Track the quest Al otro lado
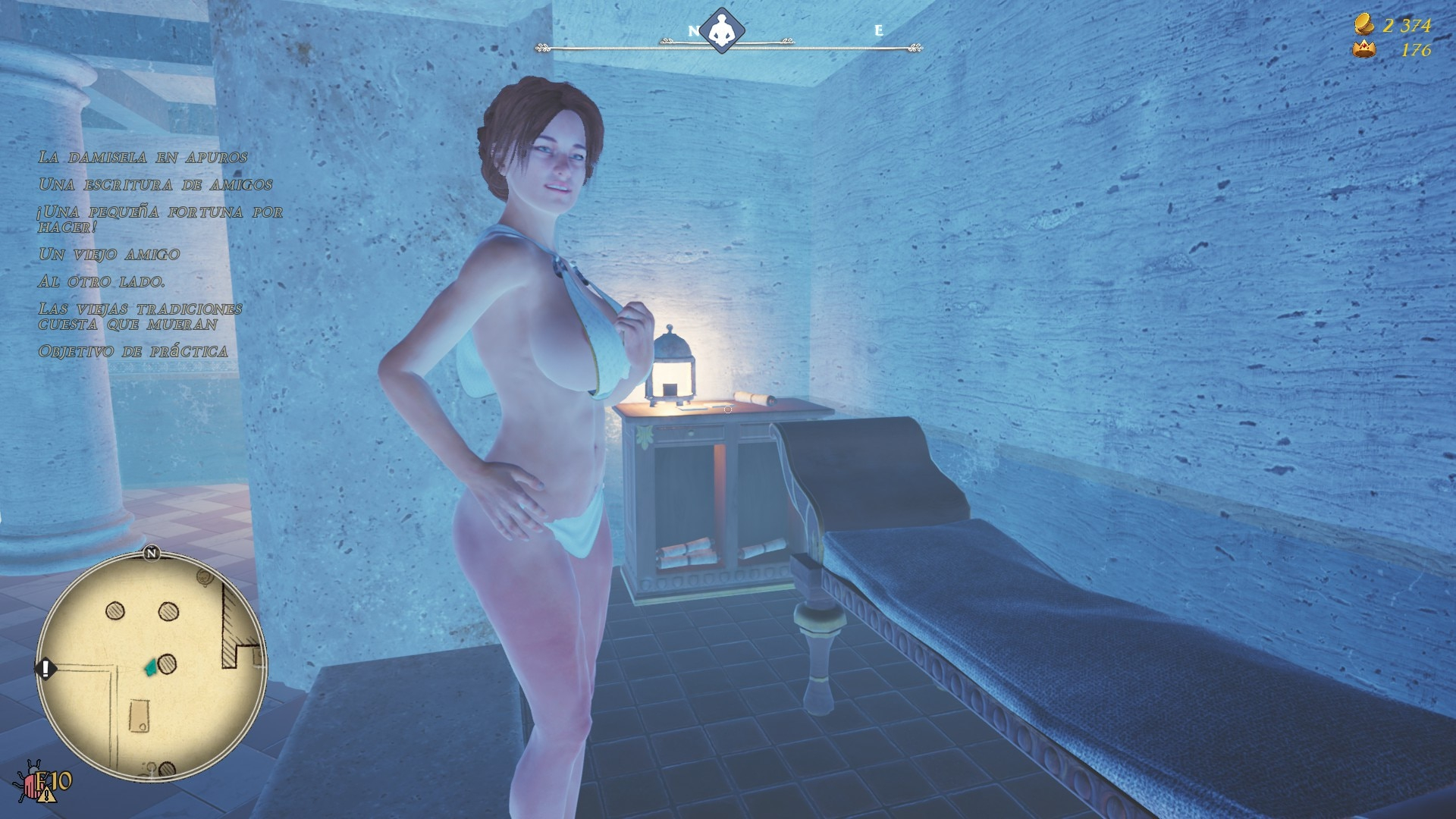Screen dimensions: 1456x819 (102, 282)
